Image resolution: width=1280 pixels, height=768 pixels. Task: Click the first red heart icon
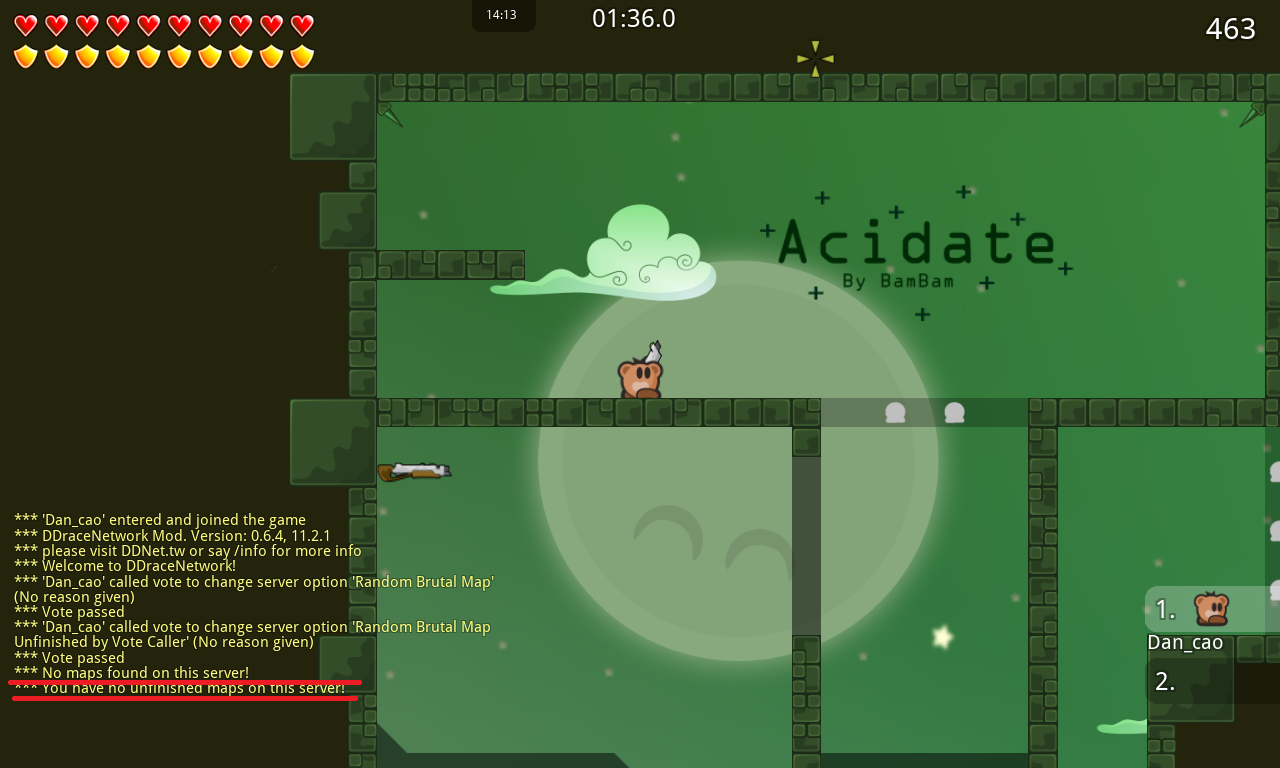pyautogui.click(x=24, y=24)
